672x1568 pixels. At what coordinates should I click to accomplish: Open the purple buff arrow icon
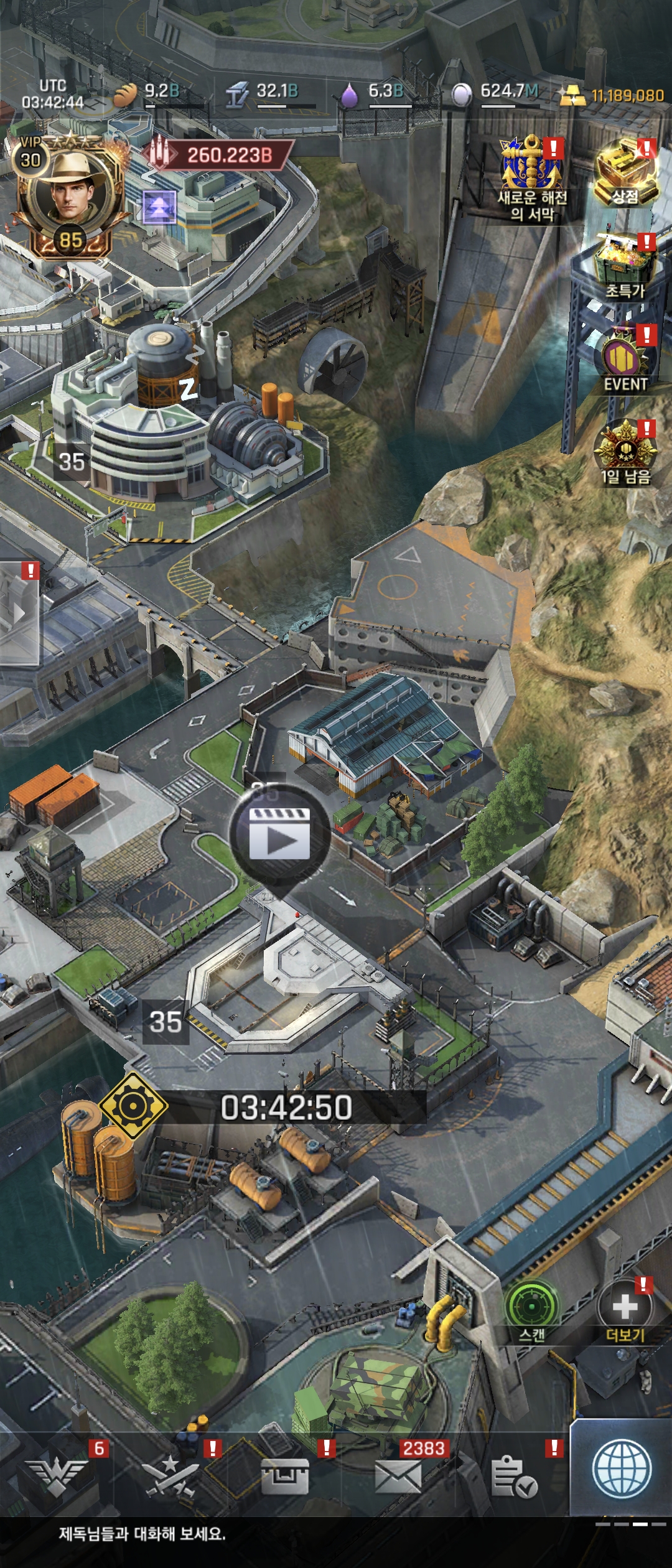159,207
